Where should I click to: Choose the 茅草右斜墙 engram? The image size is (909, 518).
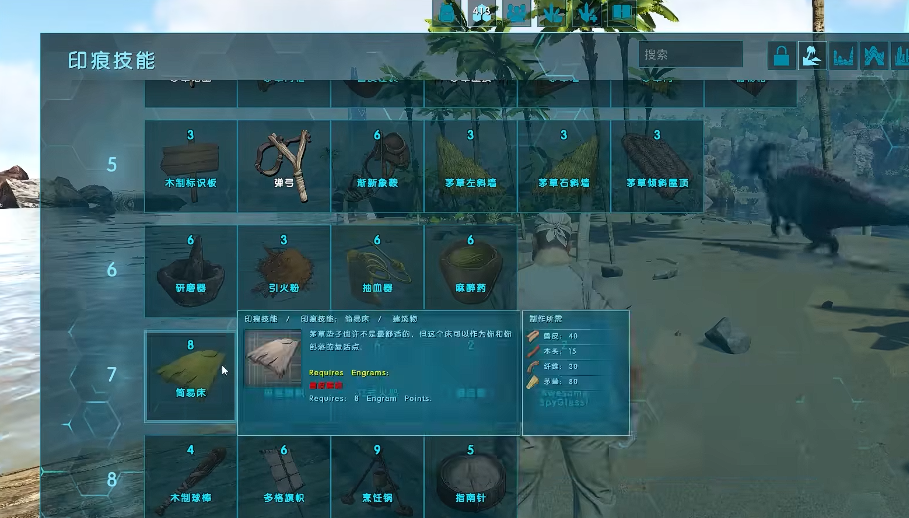tap(563, 166)
